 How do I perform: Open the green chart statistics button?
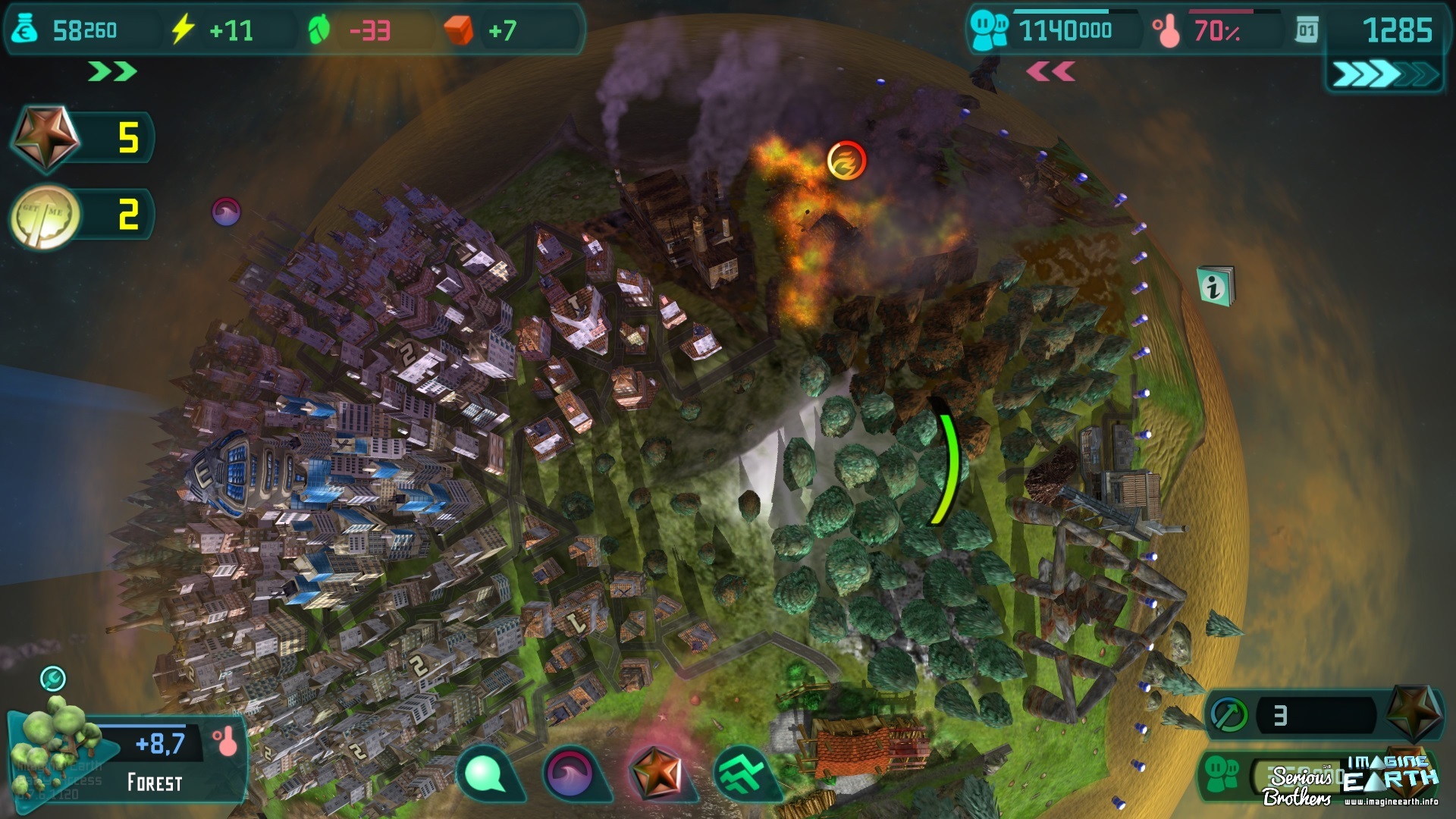pos(743,773)
